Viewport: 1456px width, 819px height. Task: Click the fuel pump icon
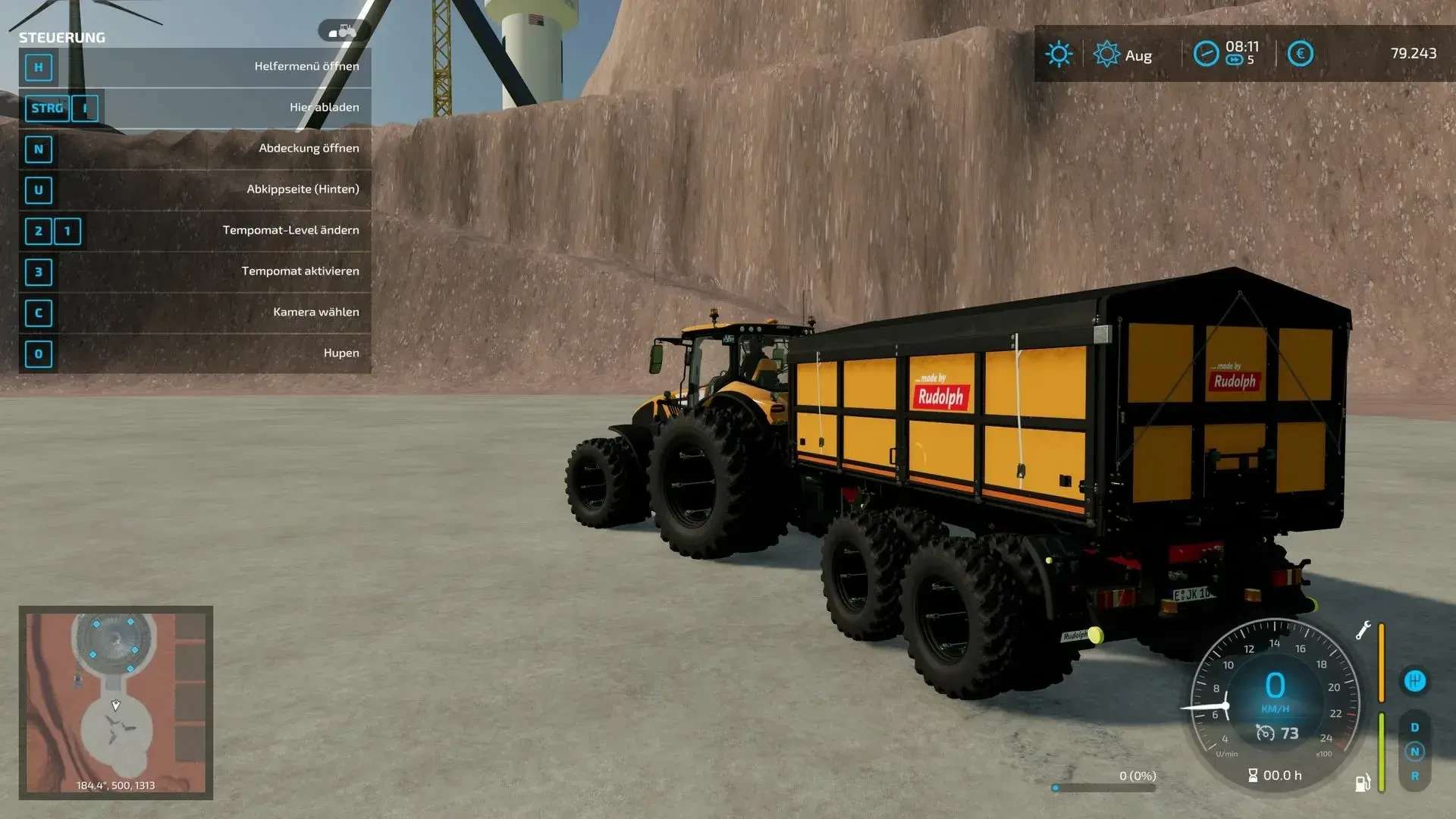(1362, 783)
